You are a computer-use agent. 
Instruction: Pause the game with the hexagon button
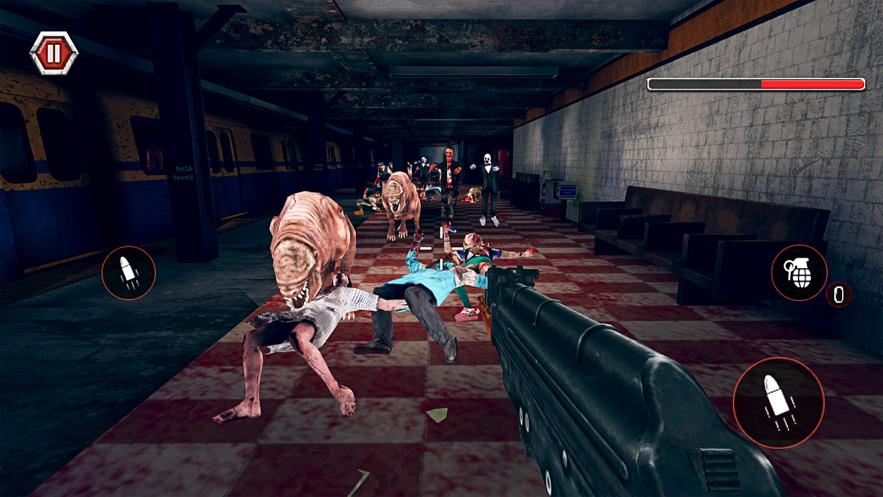tap(54, 53)
